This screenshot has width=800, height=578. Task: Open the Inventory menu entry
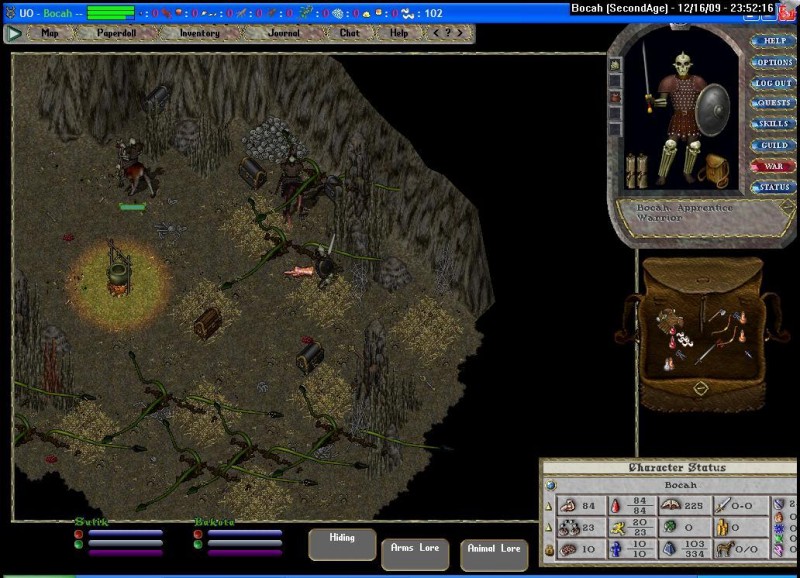[x=199, y=33]
